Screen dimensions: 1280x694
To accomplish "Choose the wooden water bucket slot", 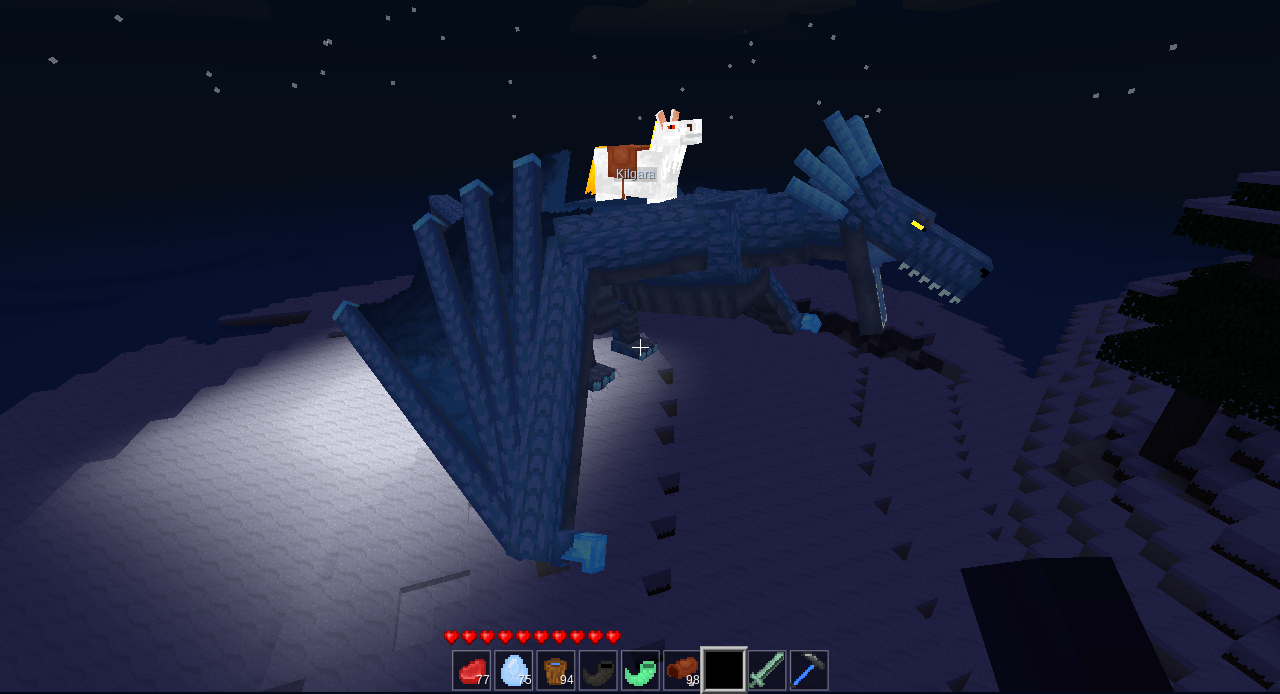I will pyautogui.click(x=555, y=670).
